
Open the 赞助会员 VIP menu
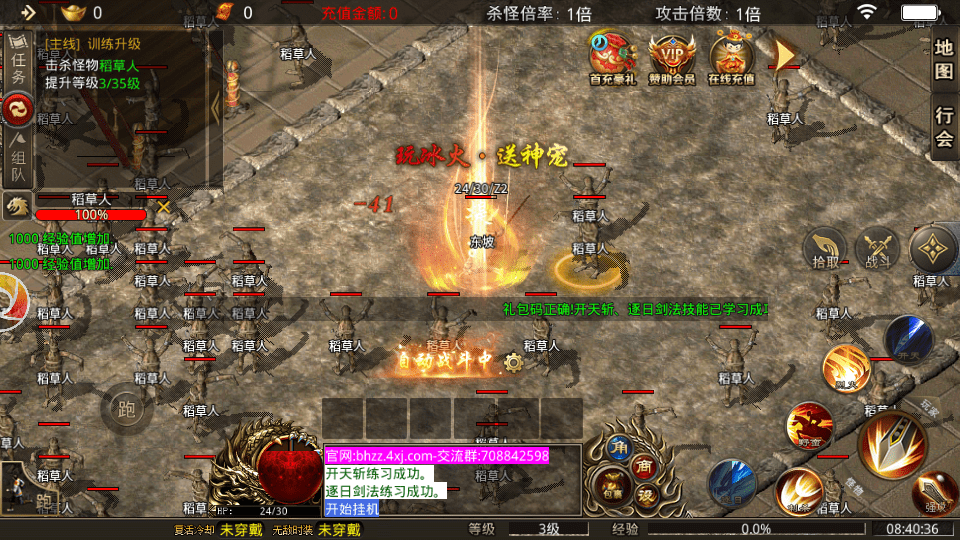[672, 58]
